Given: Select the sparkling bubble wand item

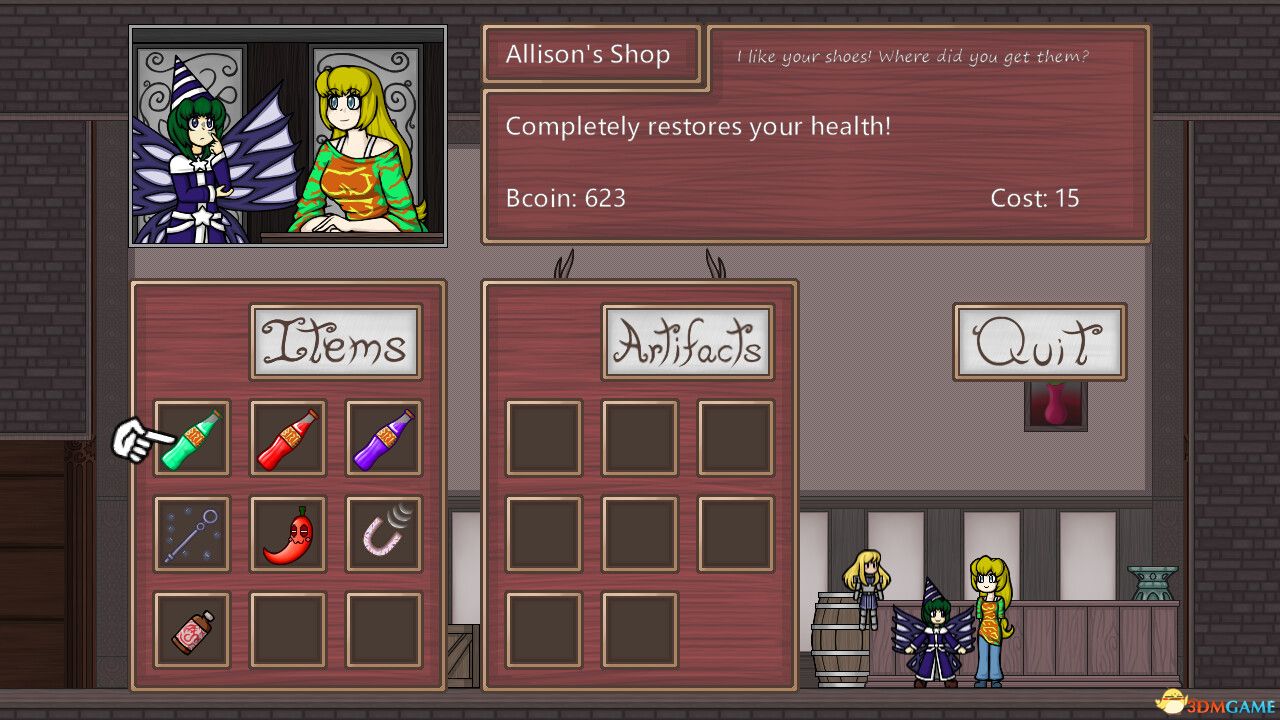Looking at the screenshot, I should [192, 533].
